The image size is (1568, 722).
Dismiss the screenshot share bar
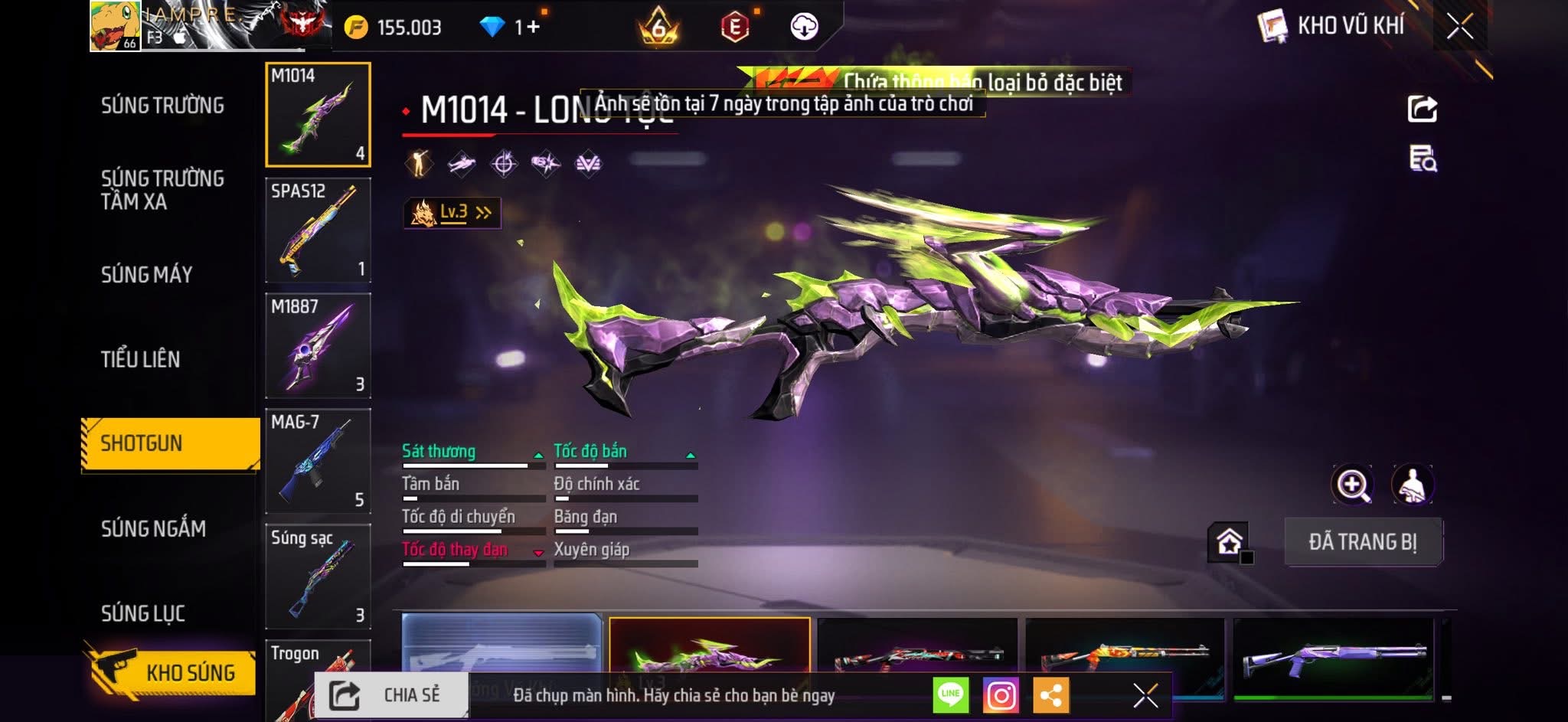pos(1145,695)
